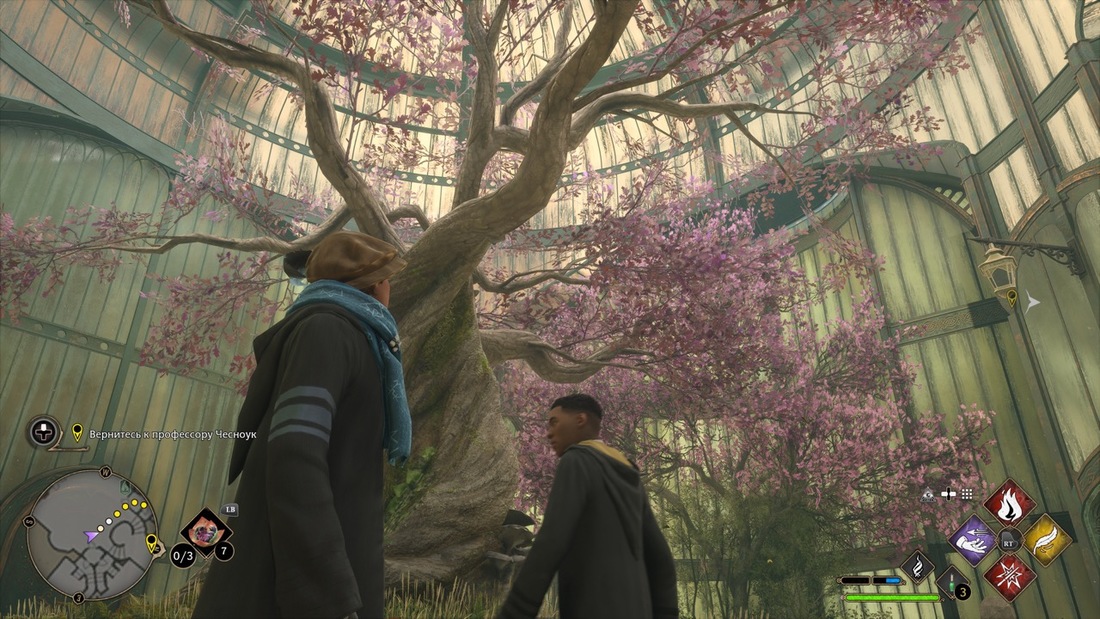The image size is (1100, 619).
Task: Open the circular minimap
Action: (x=91, y=535)
